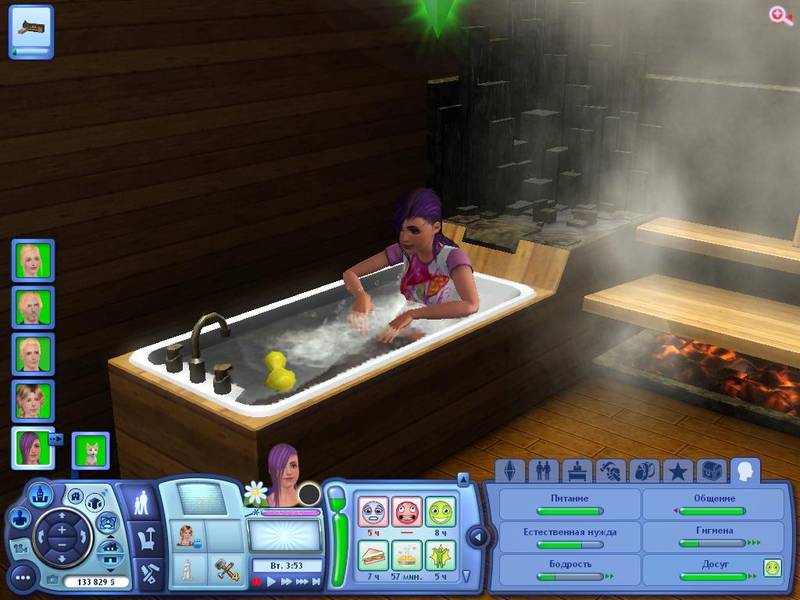Show the Career tab with the desk icon
The width and height of the screenshot is (800, 600).
pyautogui.click(x=576, y=470)
